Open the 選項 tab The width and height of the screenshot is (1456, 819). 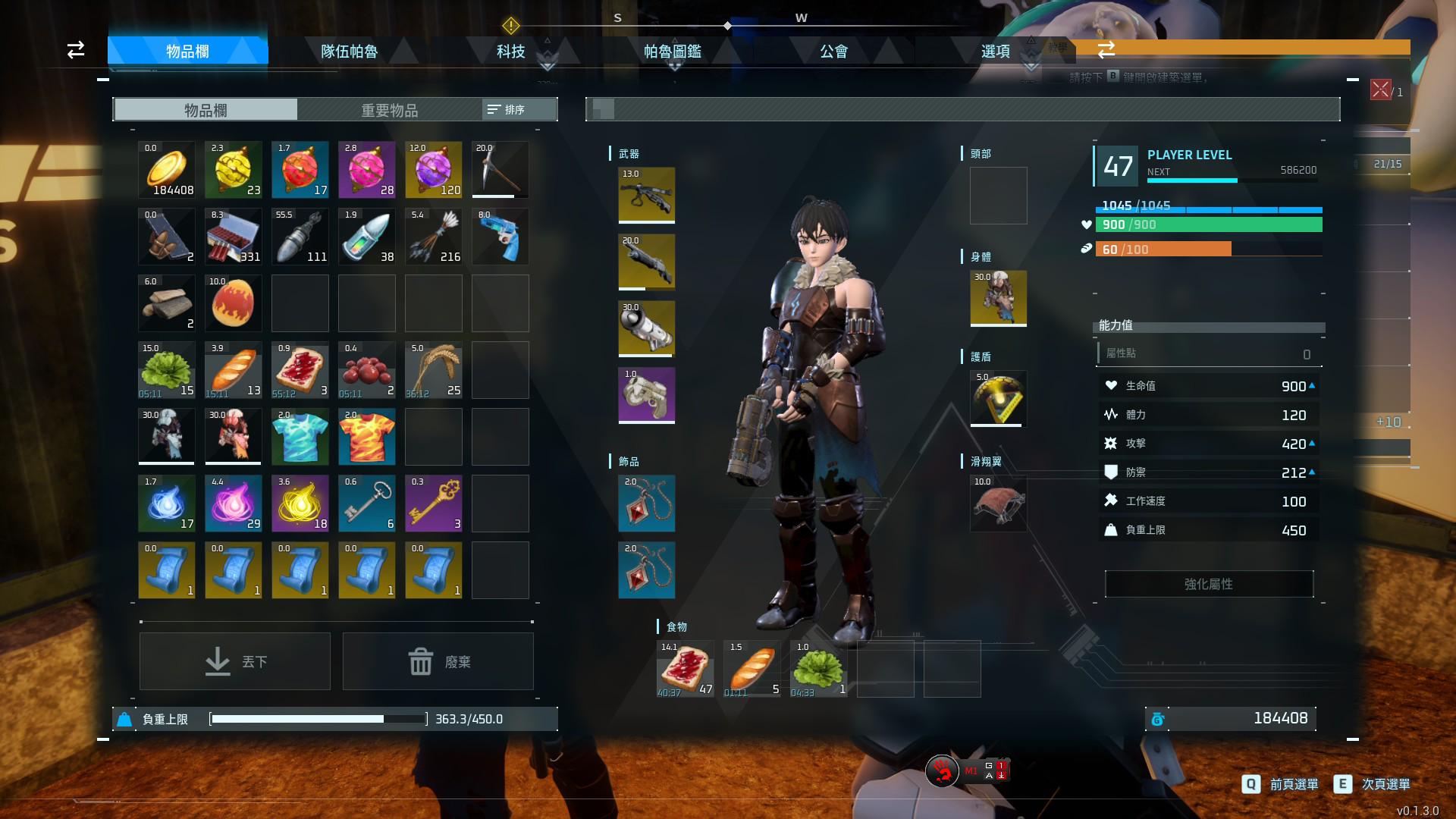(995, 51)
